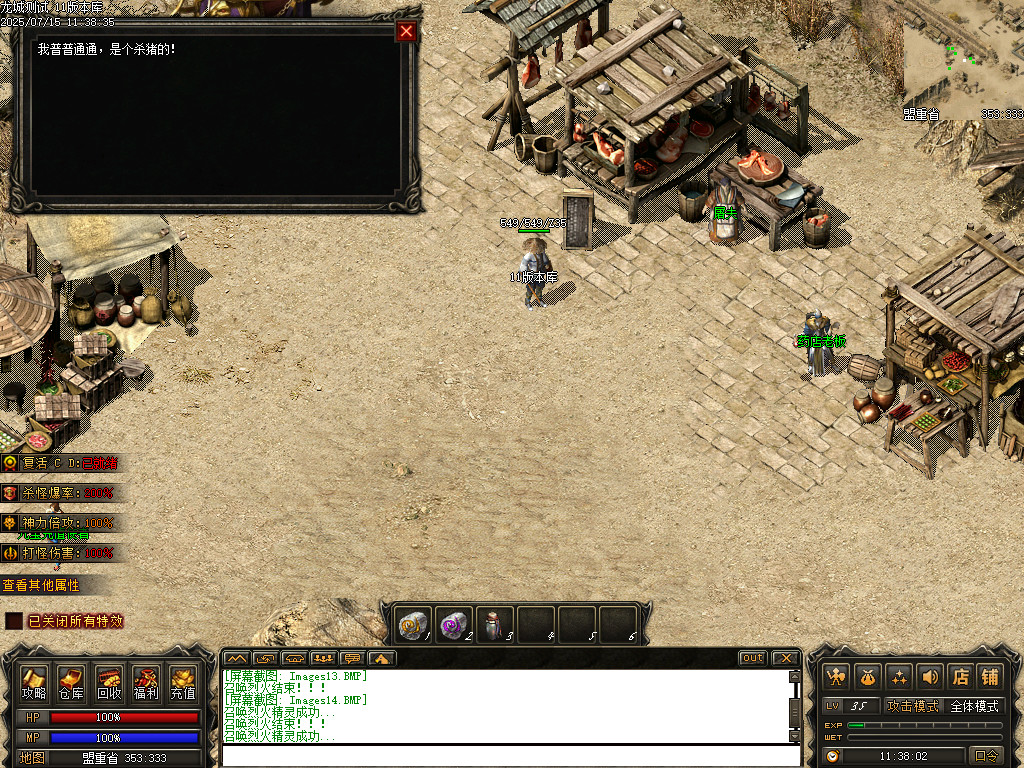Toggle the 已关闭所有特效 effects checkbox

(14, 621)
